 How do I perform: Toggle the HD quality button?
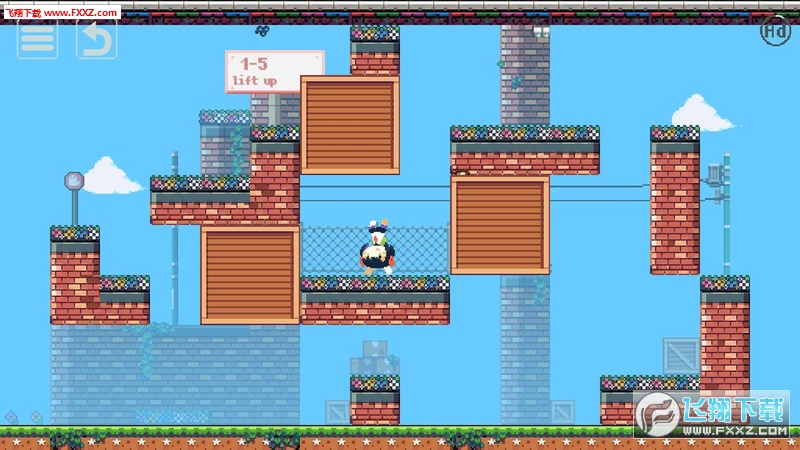click(775, 31)
